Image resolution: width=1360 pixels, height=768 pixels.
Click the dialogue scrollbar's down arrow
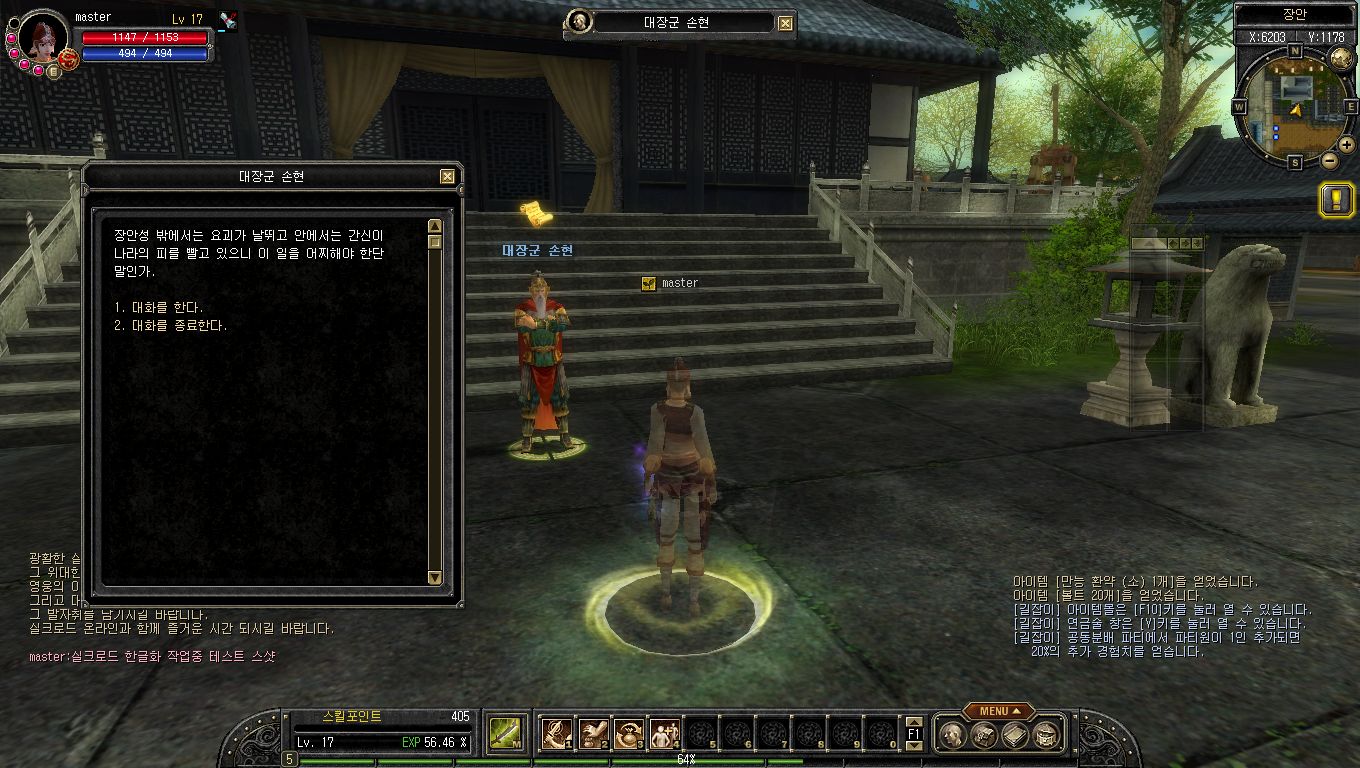[x=434, y=577]
